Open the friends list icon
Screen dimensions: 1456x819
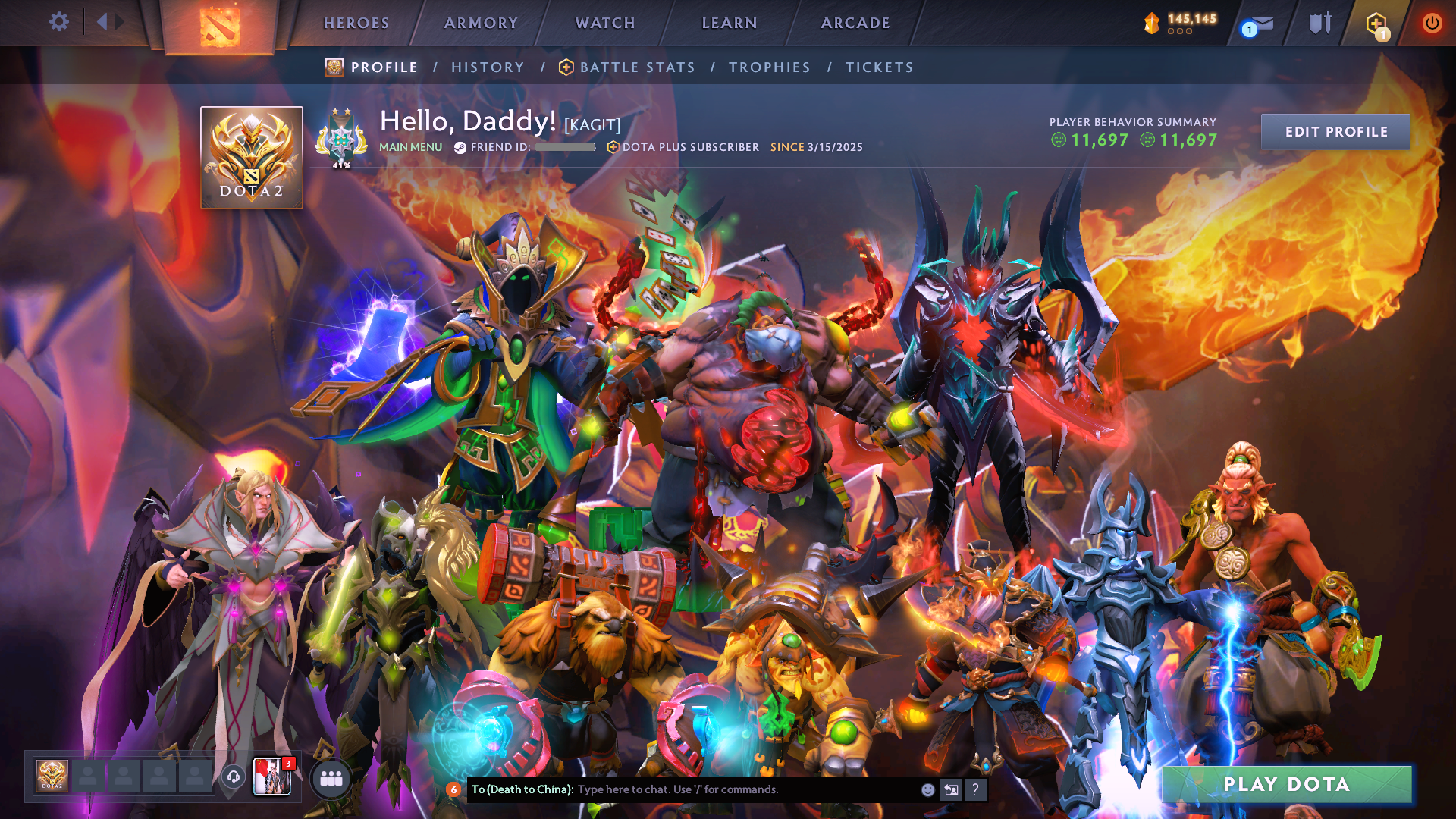point(331,779)
